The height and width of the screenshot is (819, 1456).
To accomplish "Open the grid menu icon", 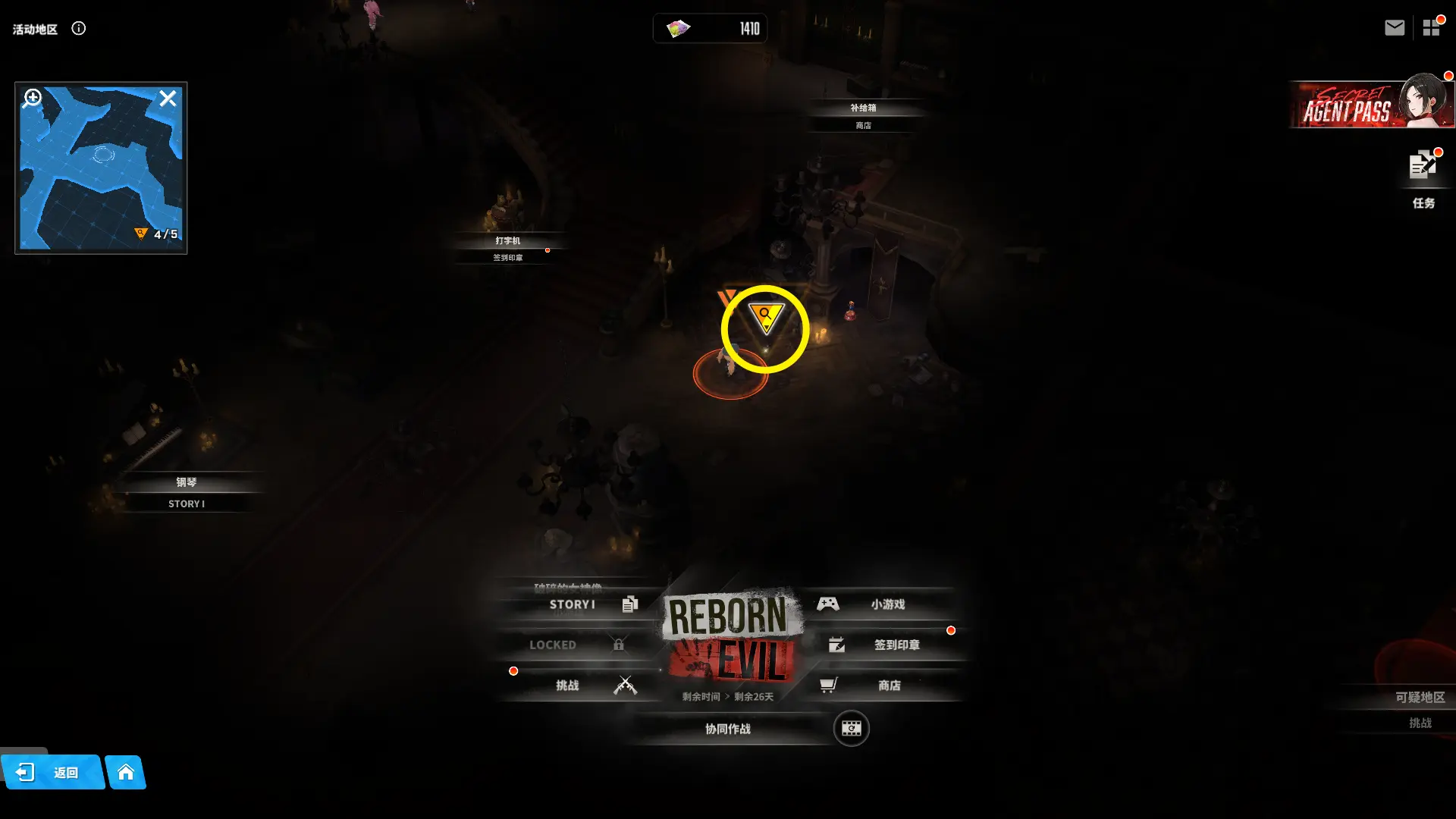I will 1431,28.
